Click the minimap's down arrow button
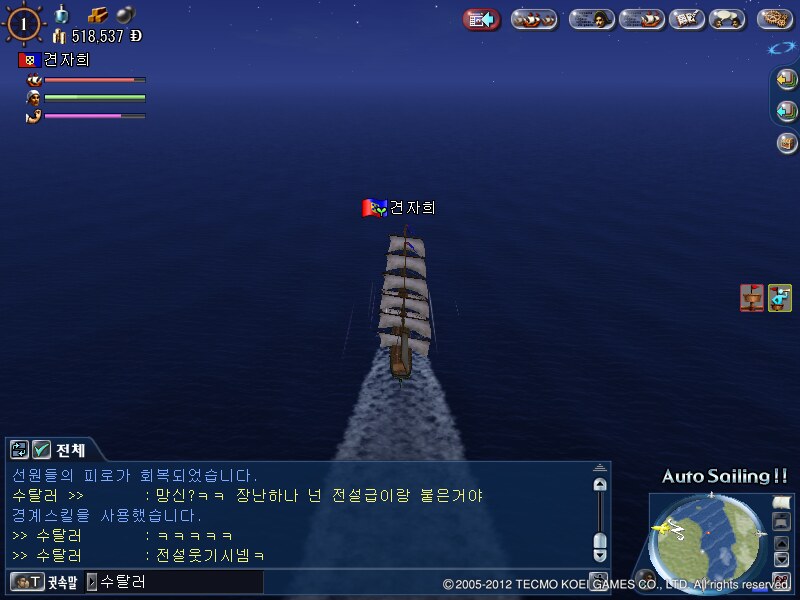This screenshot has height=600, width=800. (x=781, y=557)
